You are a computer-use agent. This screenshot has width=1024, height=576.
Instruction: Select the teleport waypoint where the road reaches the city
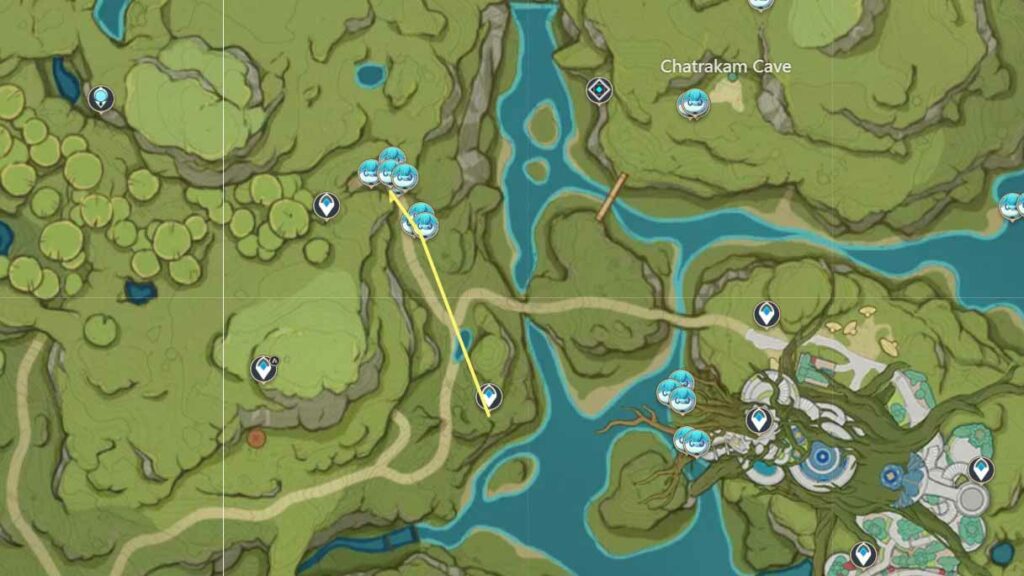coord(766,315)
